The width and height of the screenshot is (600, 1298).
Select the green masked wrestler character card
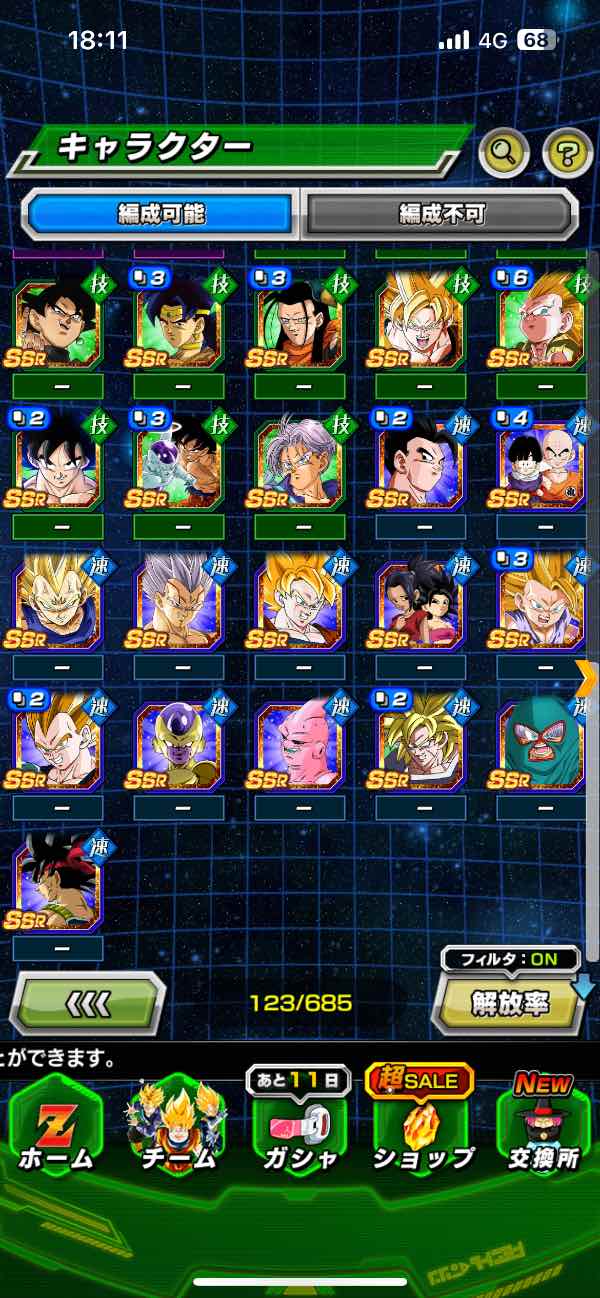click(x=541, y=741)
